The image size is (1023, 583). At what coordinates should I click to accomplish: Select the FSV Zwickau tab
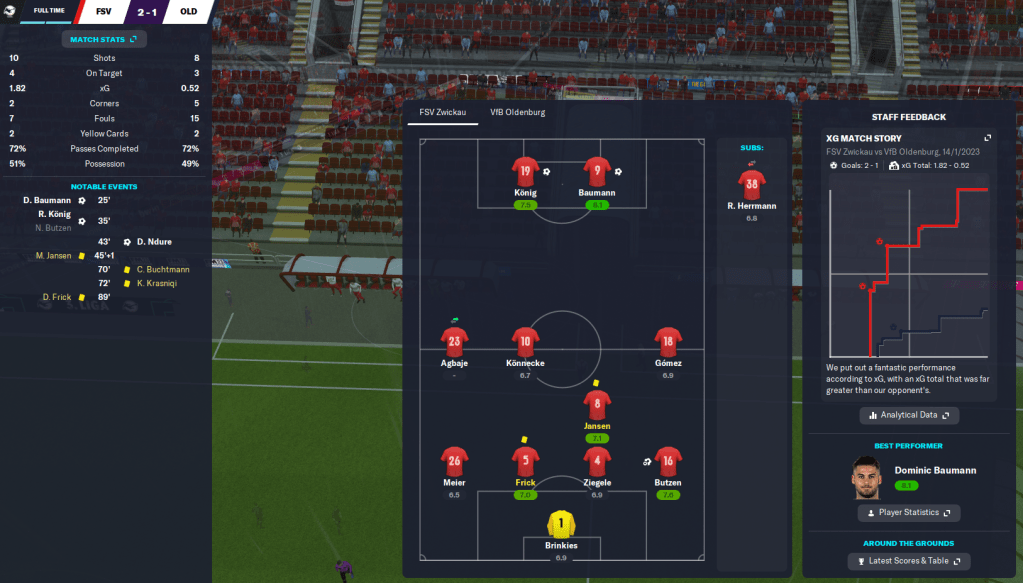click(443, 113)
